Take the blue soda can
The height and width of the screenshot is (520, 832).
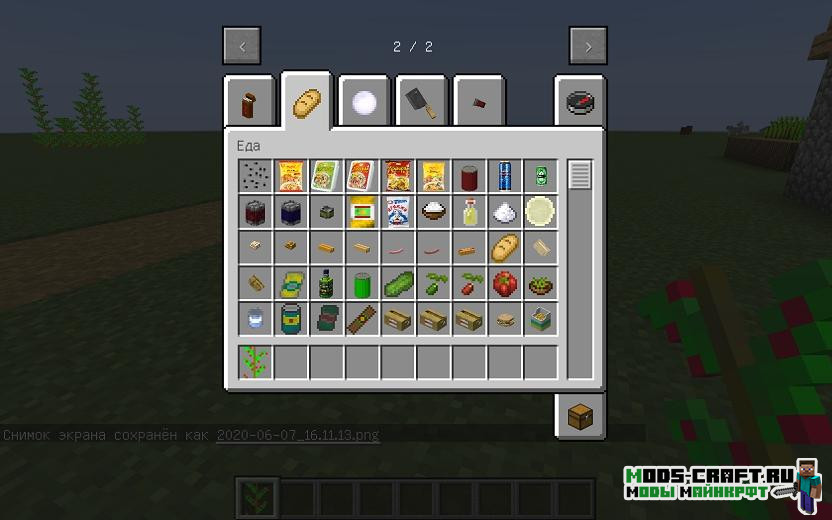(x=506, y=176)
